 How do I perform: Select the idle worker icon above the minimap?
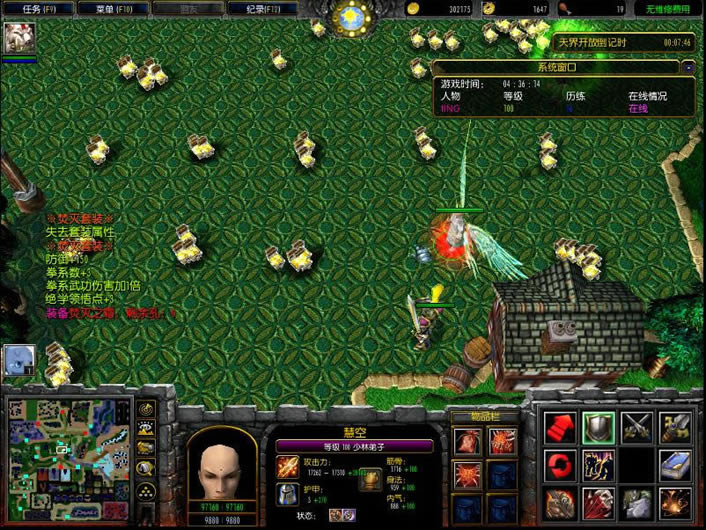[x=19, y=360]
